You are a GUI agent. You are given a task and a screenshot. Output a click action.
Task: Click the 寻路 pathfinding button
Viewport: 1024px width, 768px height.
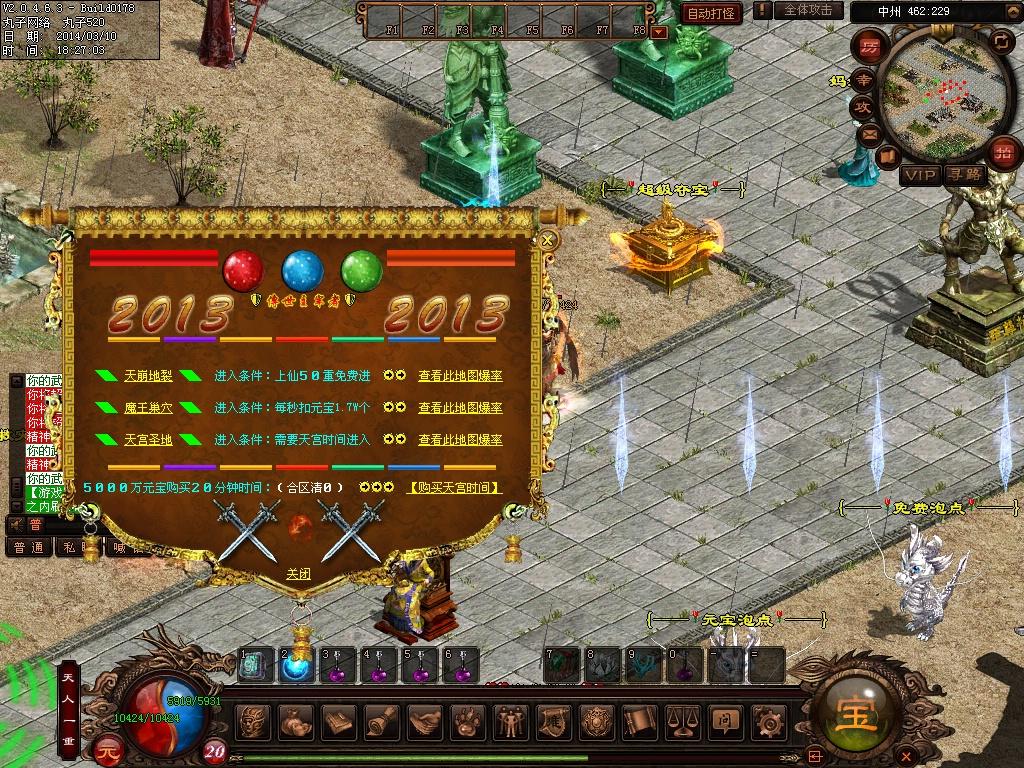pyautogui.click(x=965, y=175)
